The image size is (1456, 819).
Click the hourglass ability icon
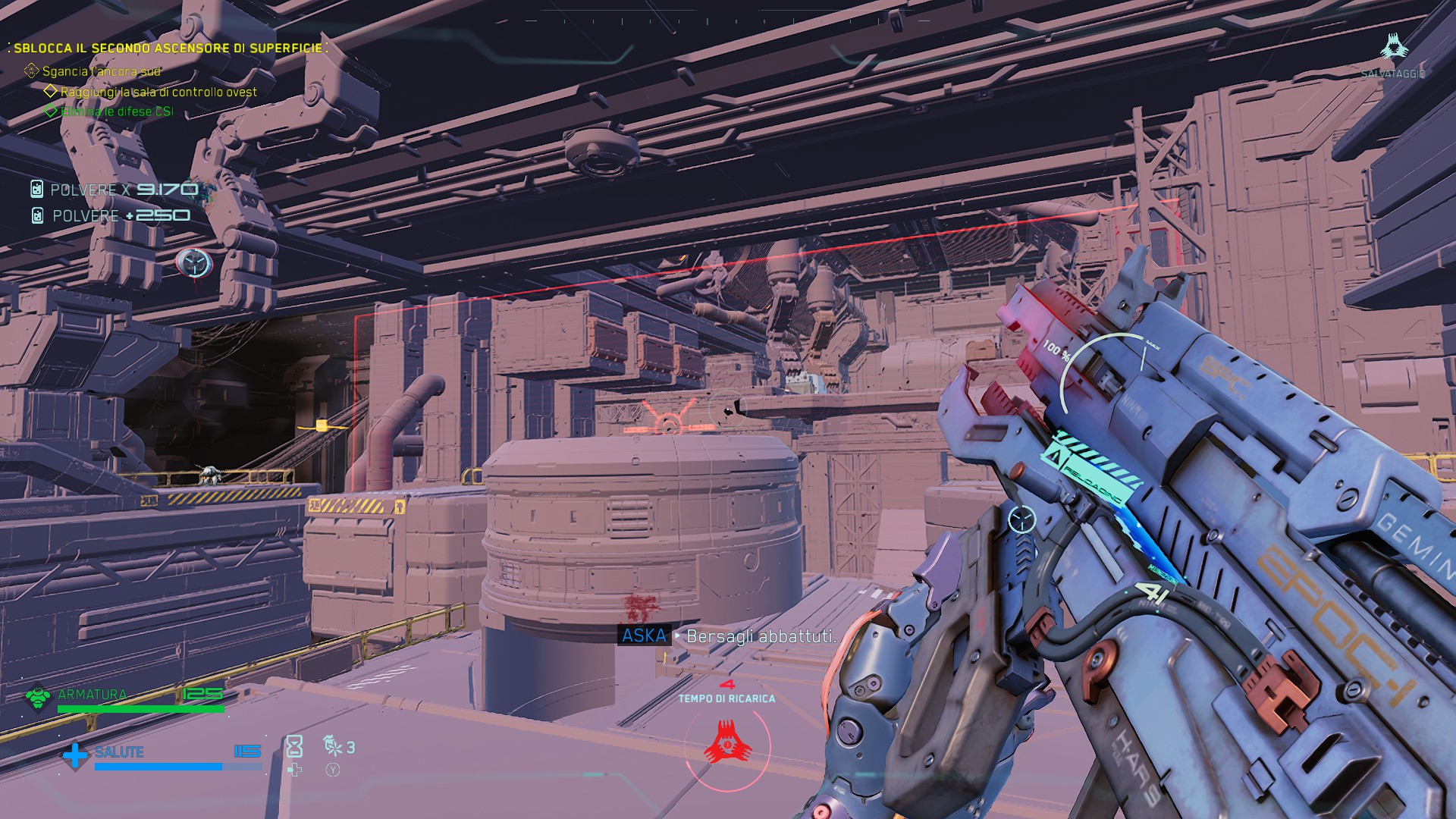[x=294, y=747]
